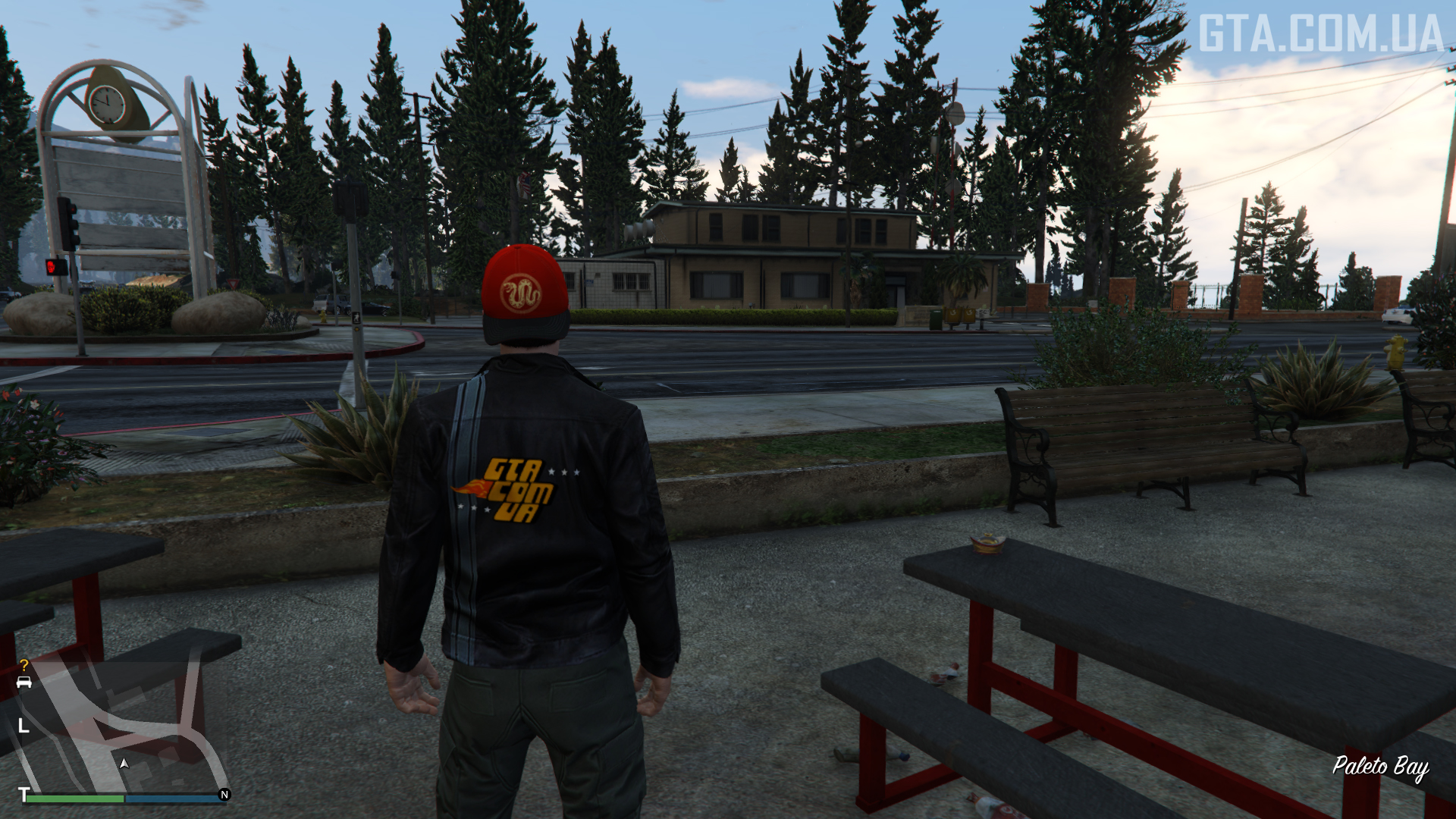
Task: Click the GTA.COM.UA watermark
Action: pyautogui.click(x=1320, y=34)
